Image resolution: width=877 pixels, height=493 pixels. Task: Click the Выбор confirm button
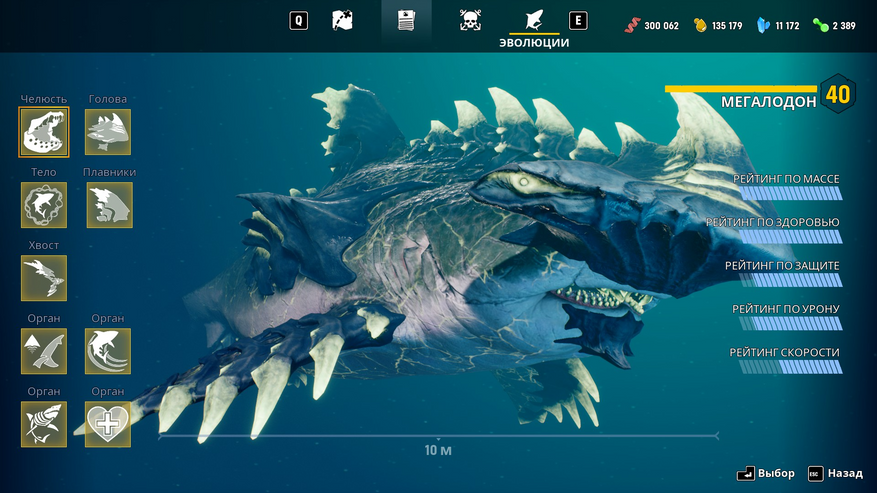click(x=766, y=473)
